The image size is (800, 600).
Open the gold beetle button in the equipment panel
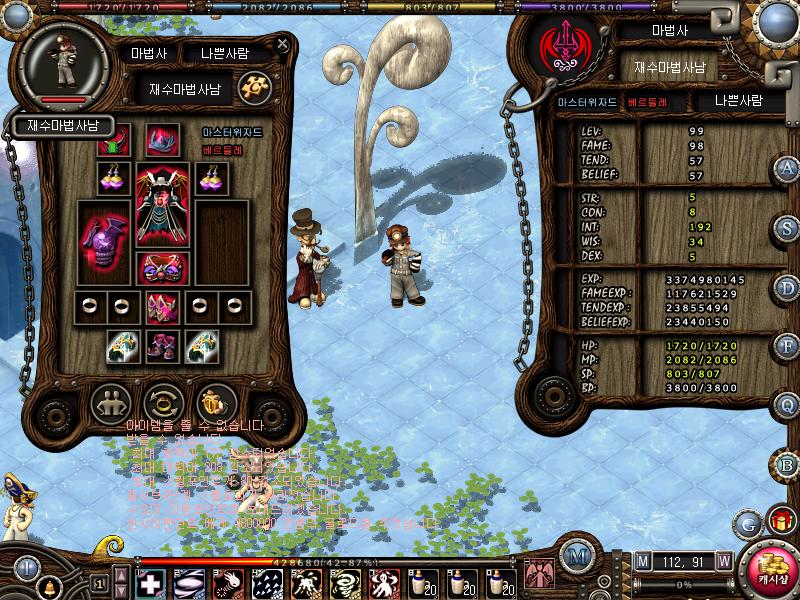[x=214, y=403]
